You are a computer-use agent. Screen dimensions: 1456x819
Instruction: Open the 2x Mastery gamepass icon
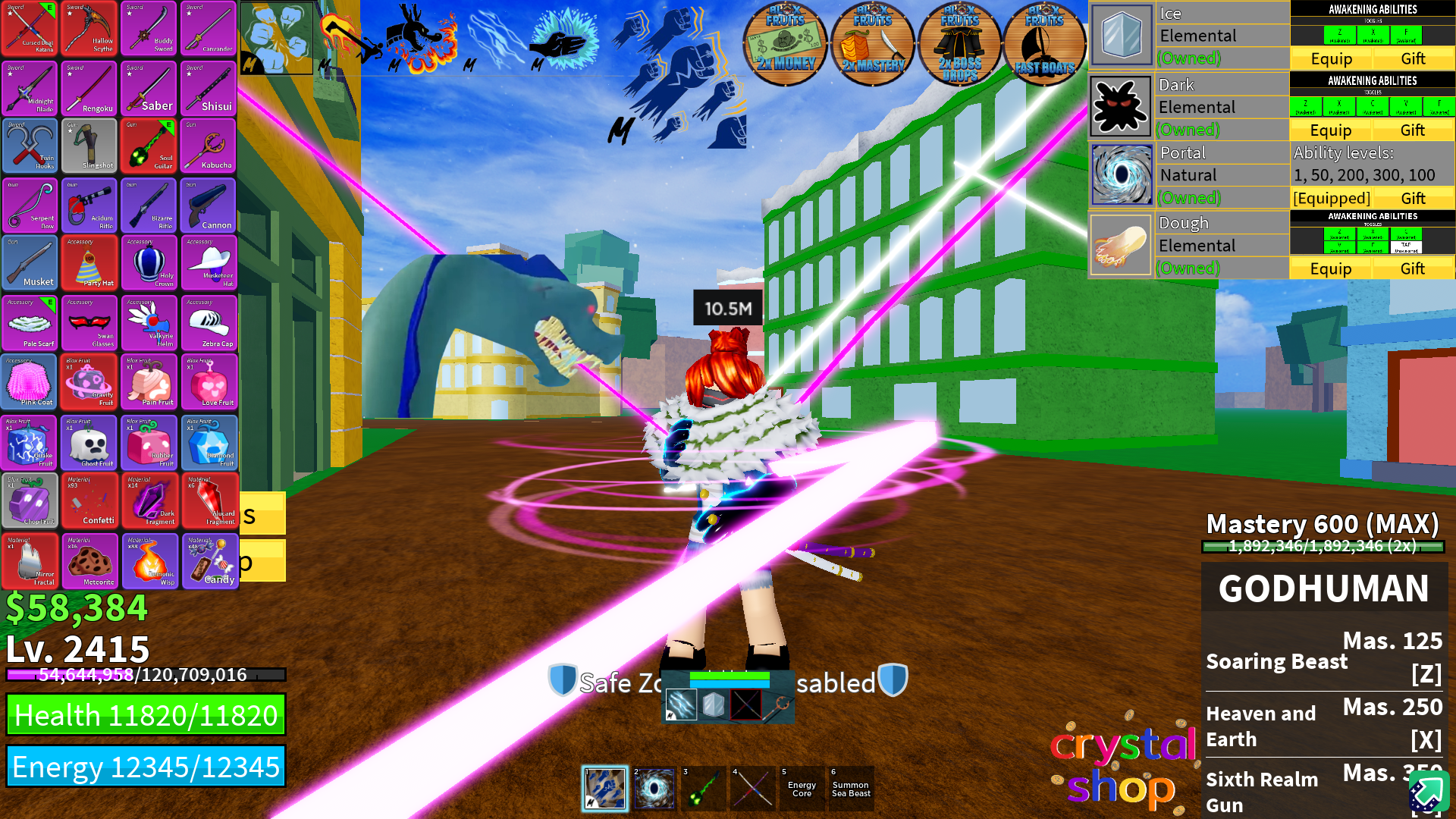pyautogui.click(x=872, y=43)
